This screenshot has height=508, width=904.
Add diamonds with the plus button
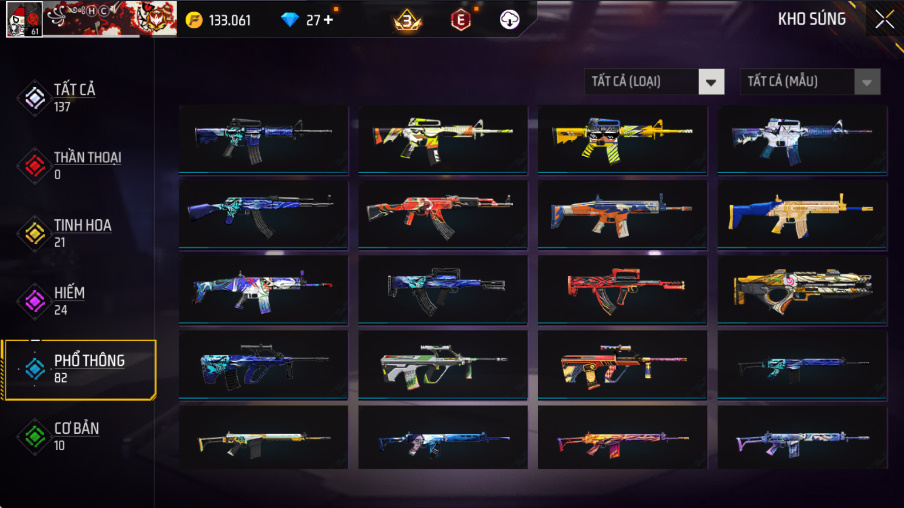pos(328,20)
